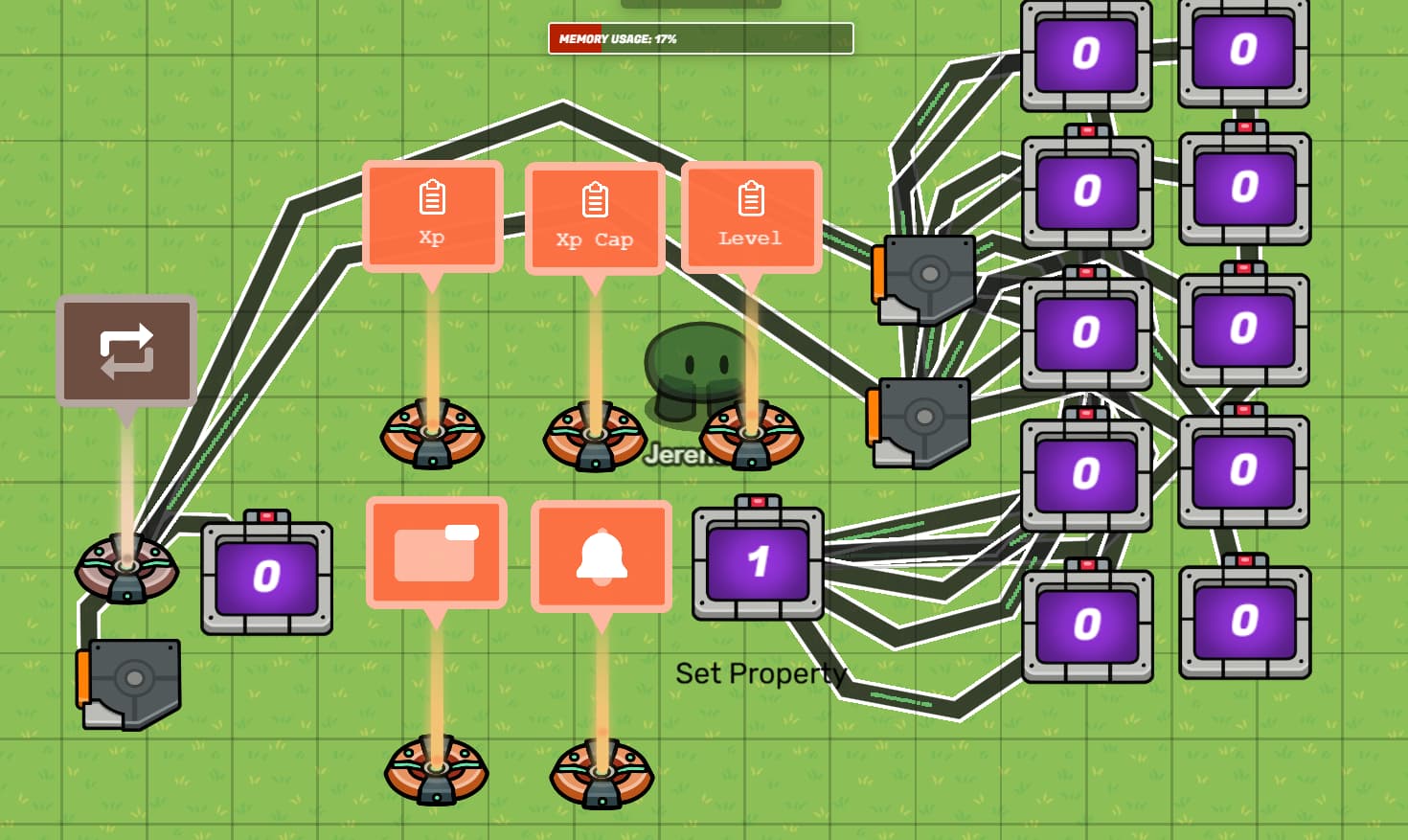Image resolution: width=1408 pixels, height=840 pixels.
Task: Select the Level property device
Action: 751,216
